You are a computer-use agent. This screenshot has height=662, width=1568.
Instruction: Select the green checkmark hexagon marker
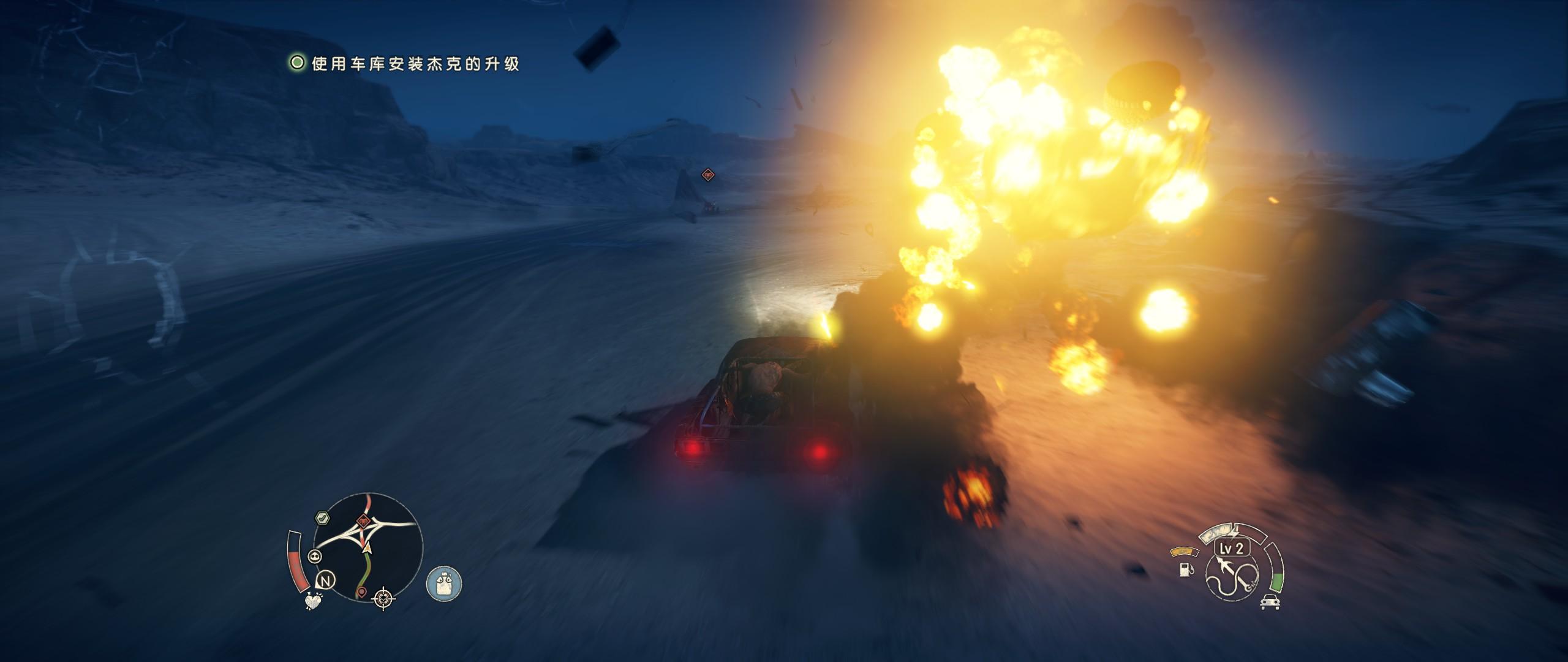coord(322,518)
